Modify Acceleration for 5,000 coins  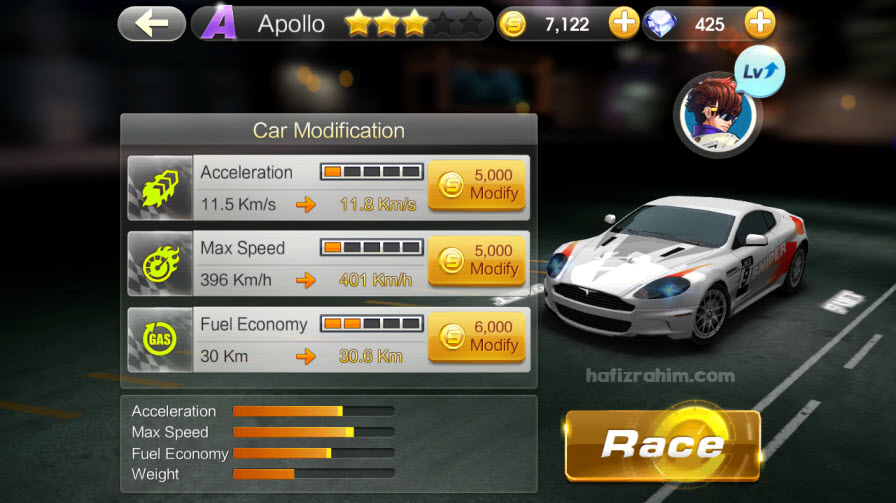478,183
